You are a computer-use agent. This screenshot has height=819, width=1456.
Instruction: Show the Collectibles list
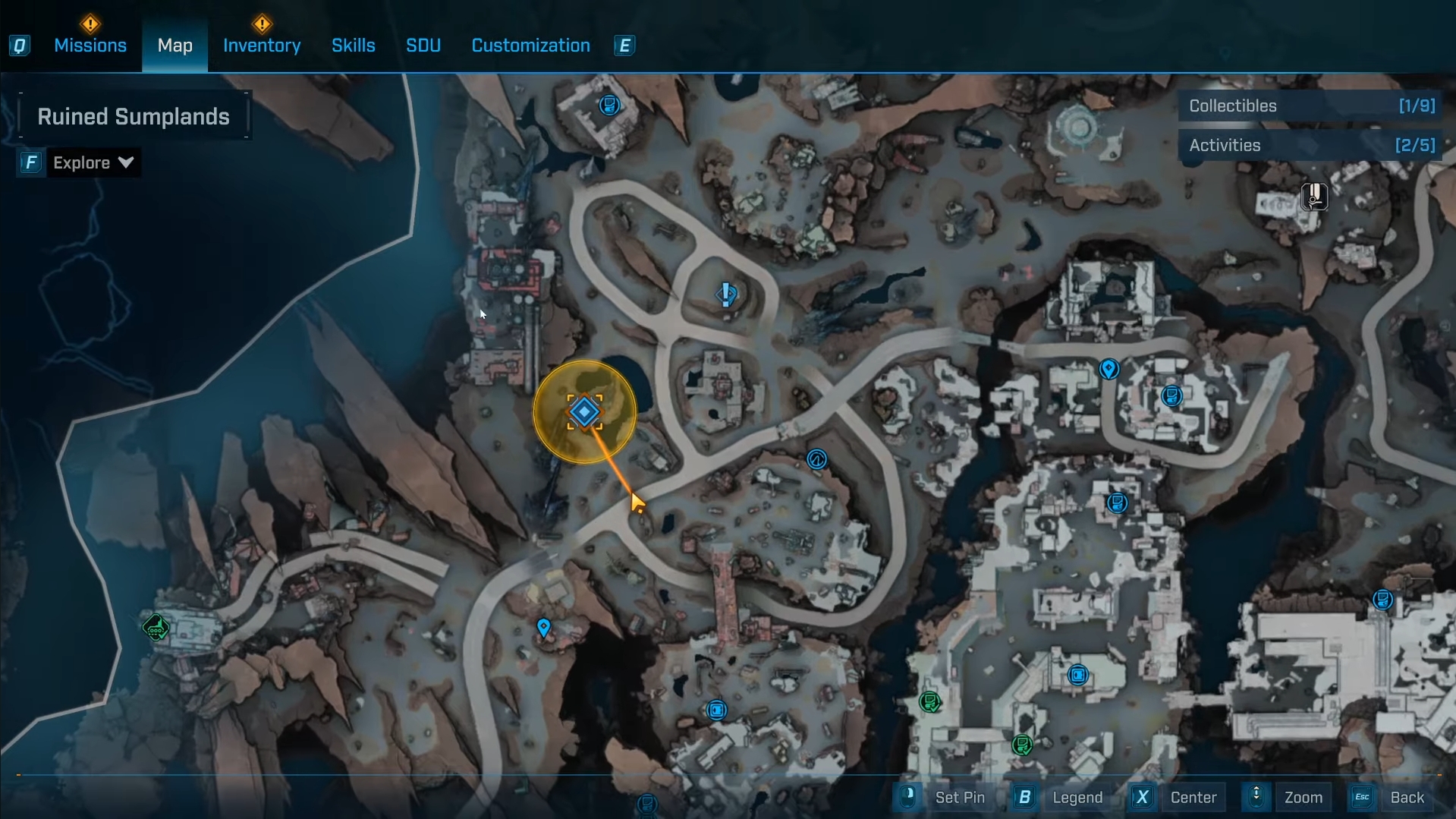point(1310,106)
